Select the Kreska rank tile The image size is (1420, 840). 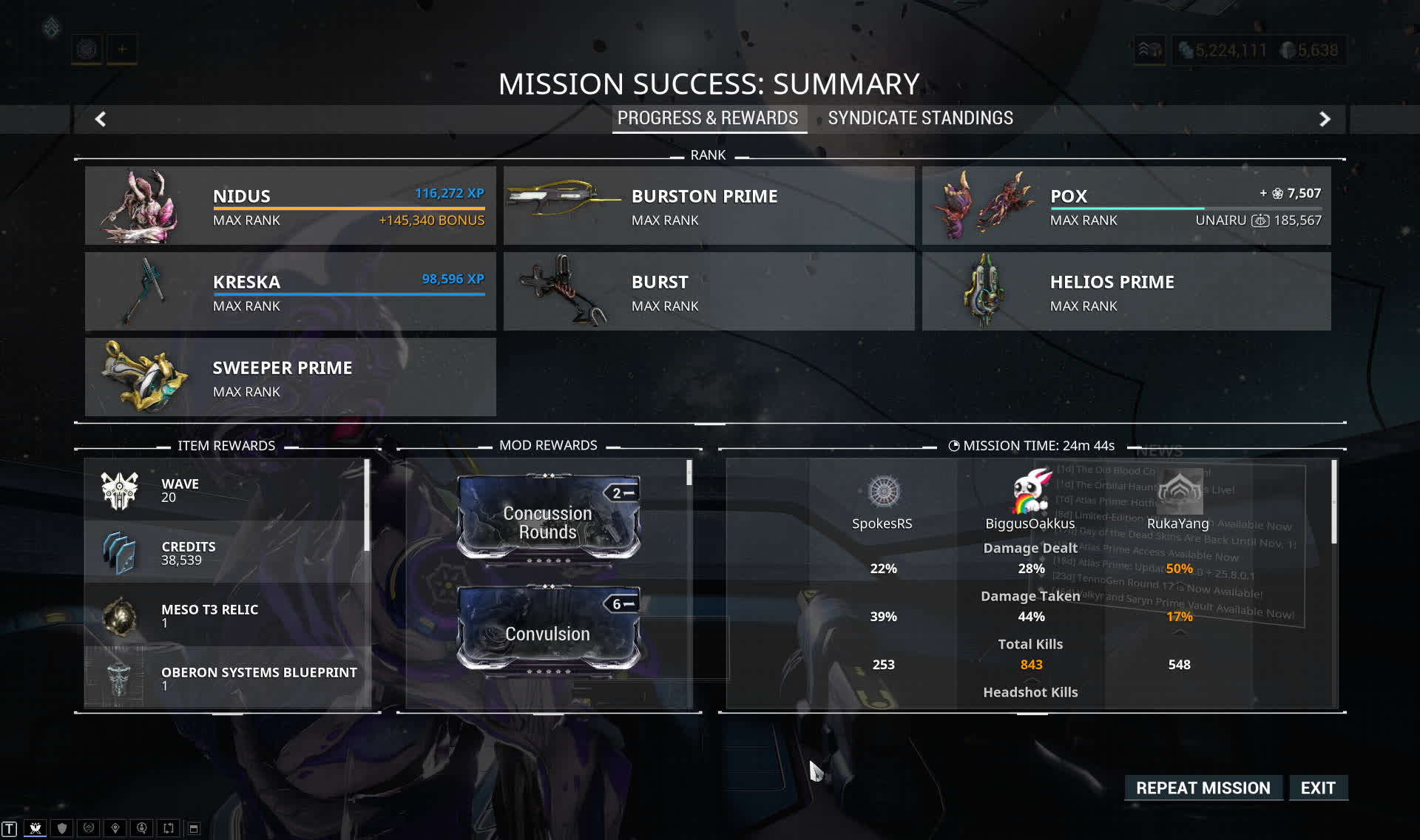[290, 291]
